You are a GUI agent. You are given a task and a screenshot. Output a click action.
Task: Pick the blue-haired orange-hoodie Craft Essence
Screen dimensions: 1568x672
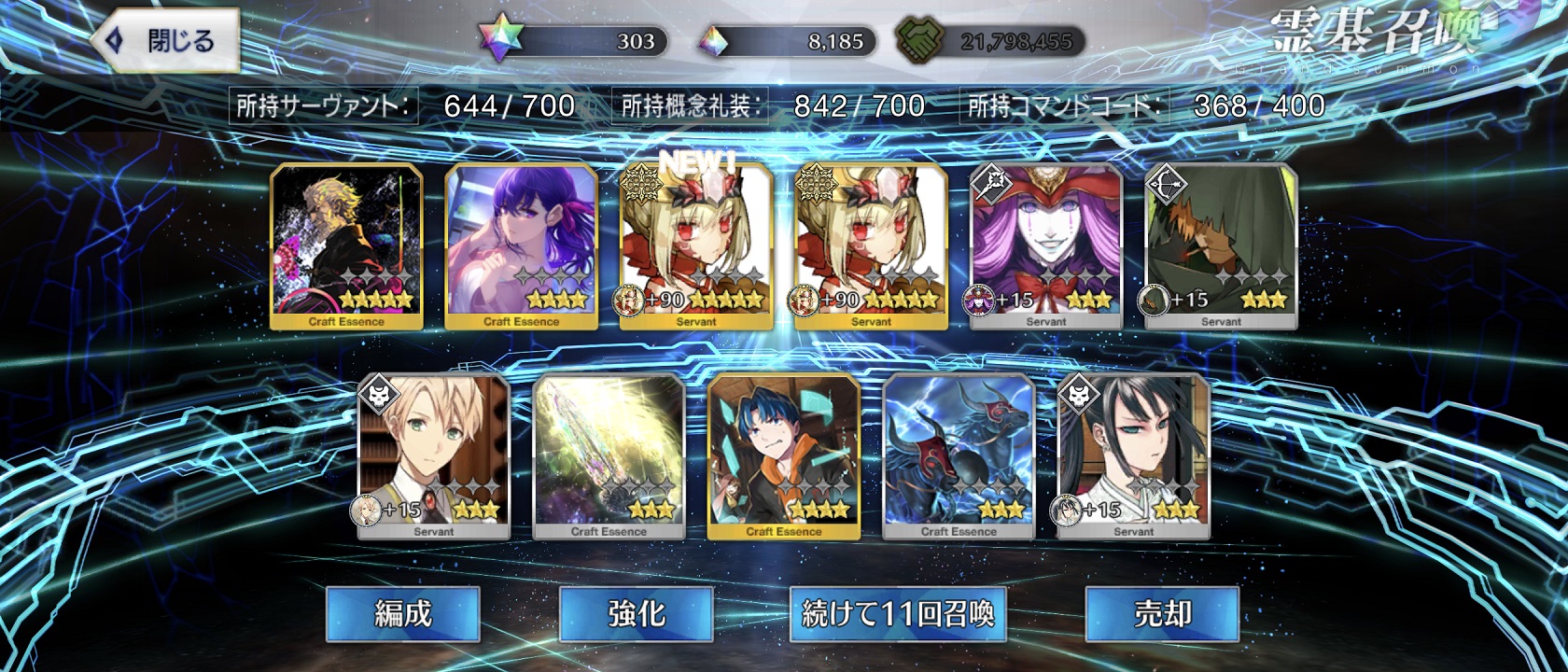point(784,456)
